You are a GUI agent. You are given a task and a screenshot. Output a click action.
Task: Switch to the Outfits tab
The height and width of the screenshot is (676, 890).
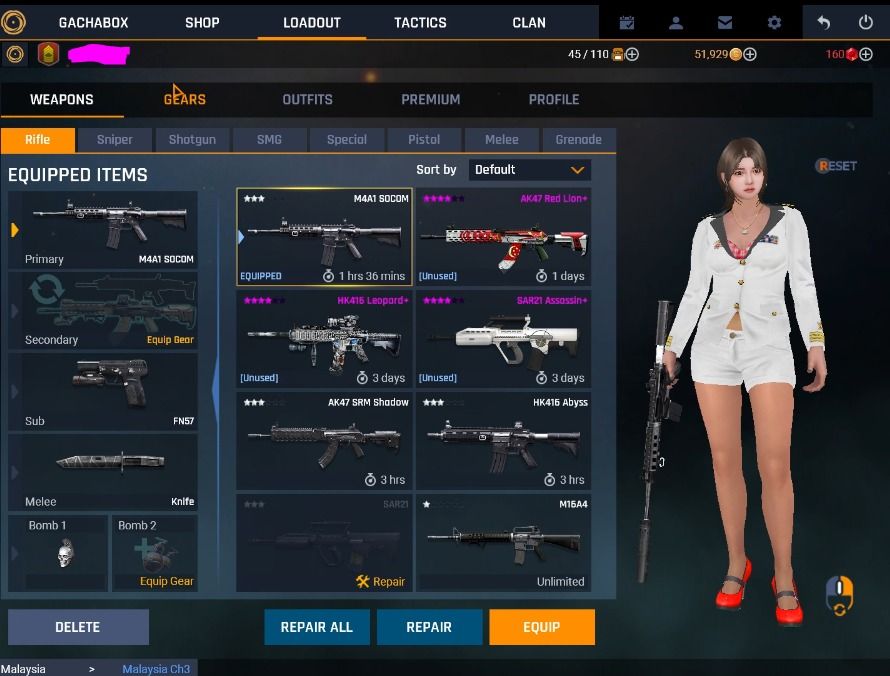pyautogui.click(x=307, y=99)
